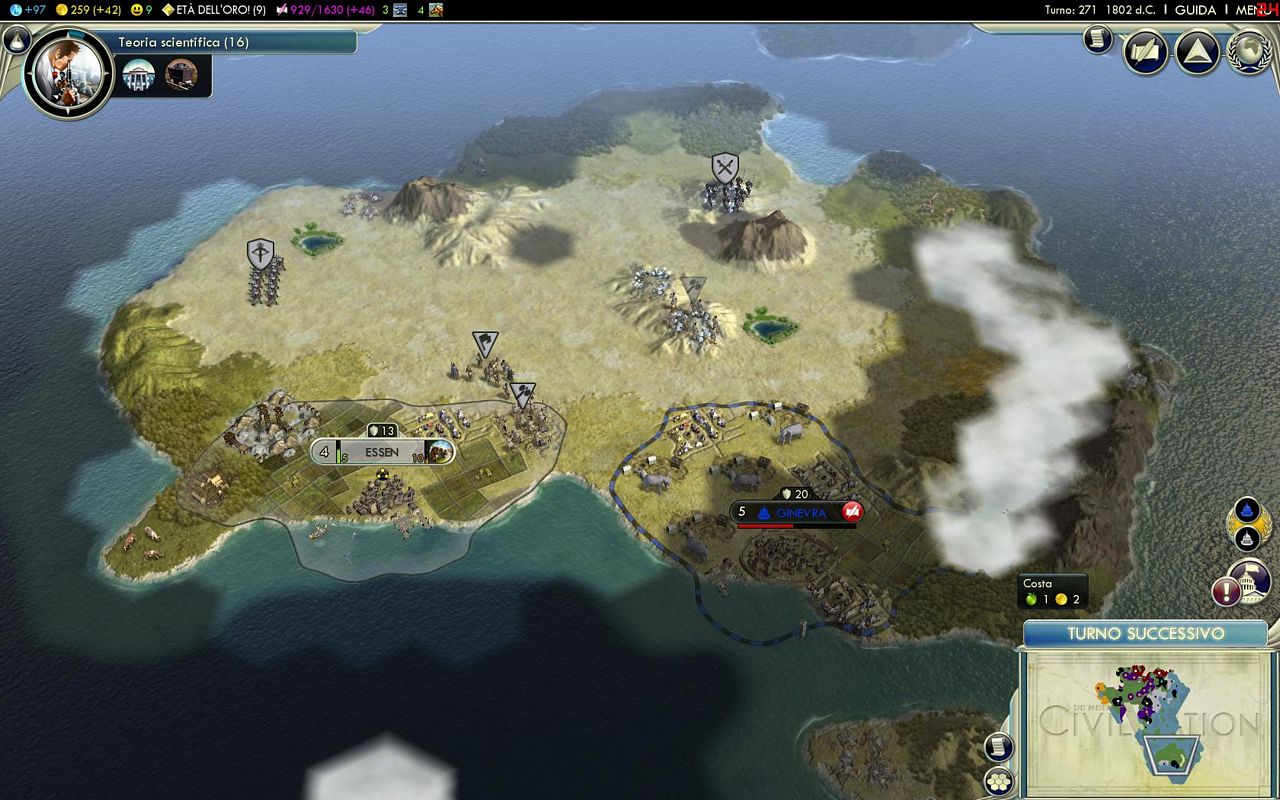
Task: Select the Ginevra city-state banner
Action: click(x=796, y=512)
